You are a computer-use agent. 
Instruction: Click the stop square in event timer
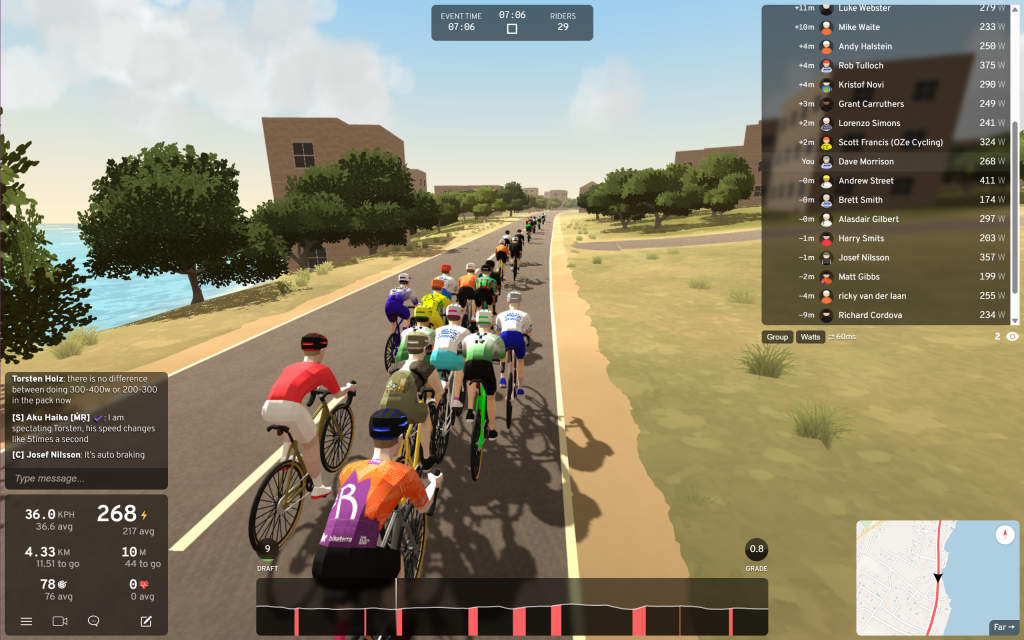click(512, 29)
